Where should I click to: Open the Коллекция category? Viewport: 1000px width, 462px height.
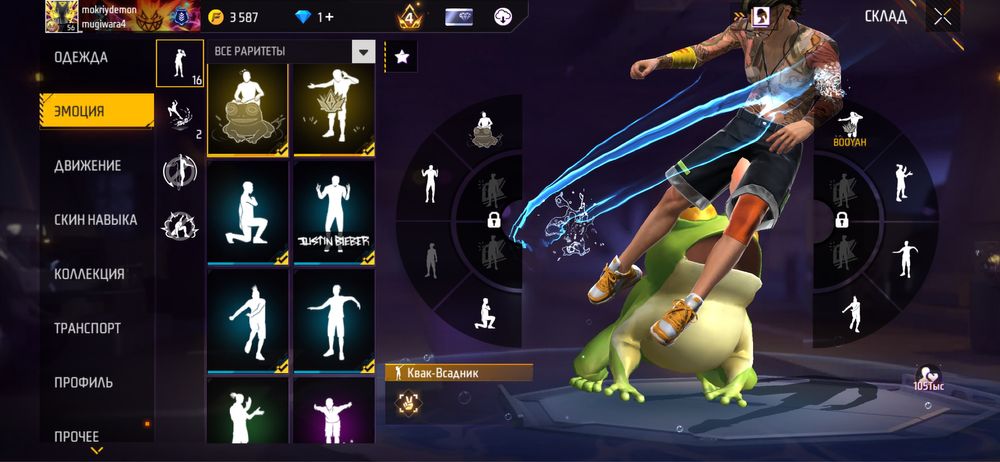click(x=89, y=274)
